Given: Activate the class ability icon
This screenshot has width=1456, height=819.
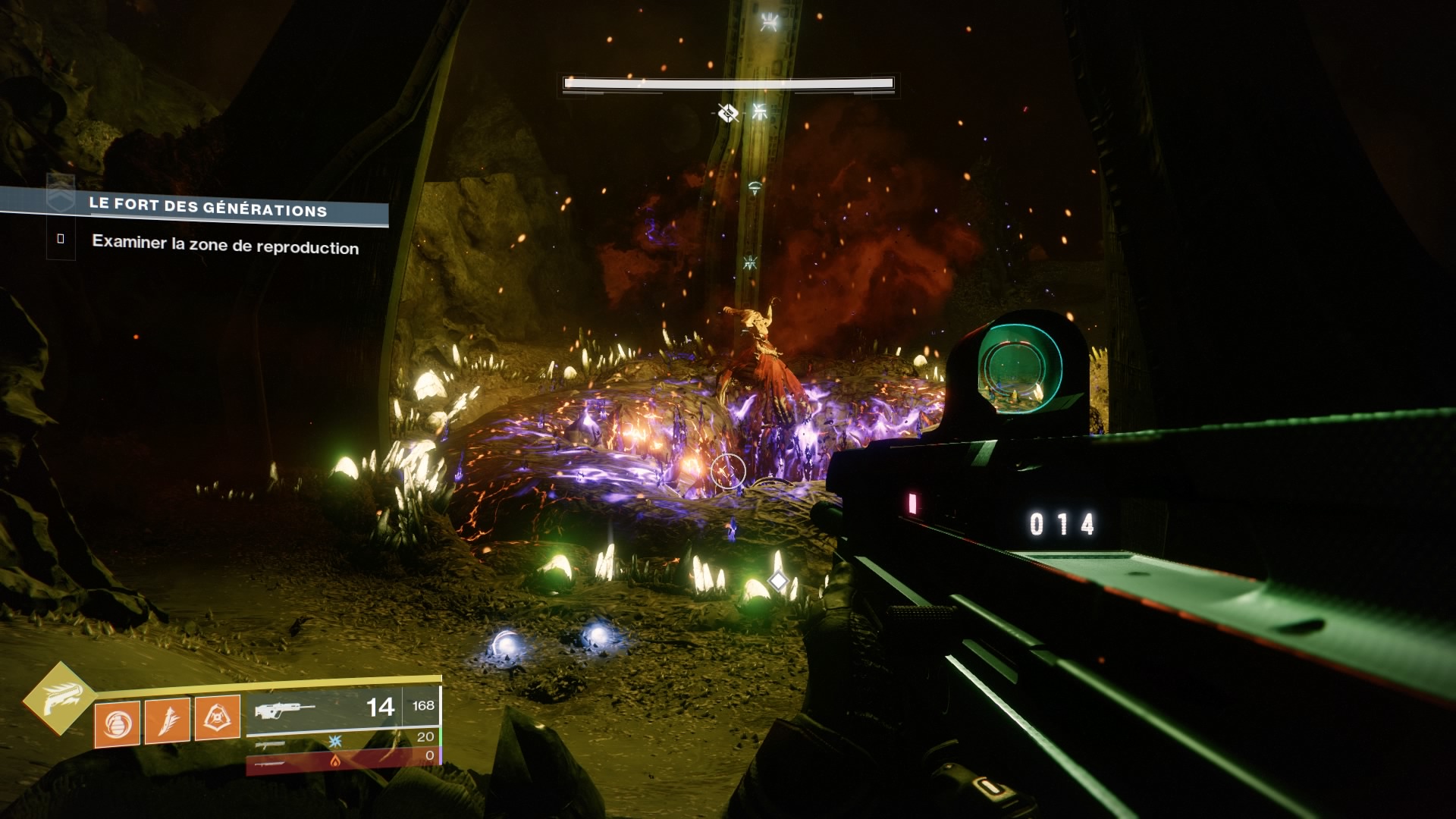Looking at the screenshot, I should 218,717.
